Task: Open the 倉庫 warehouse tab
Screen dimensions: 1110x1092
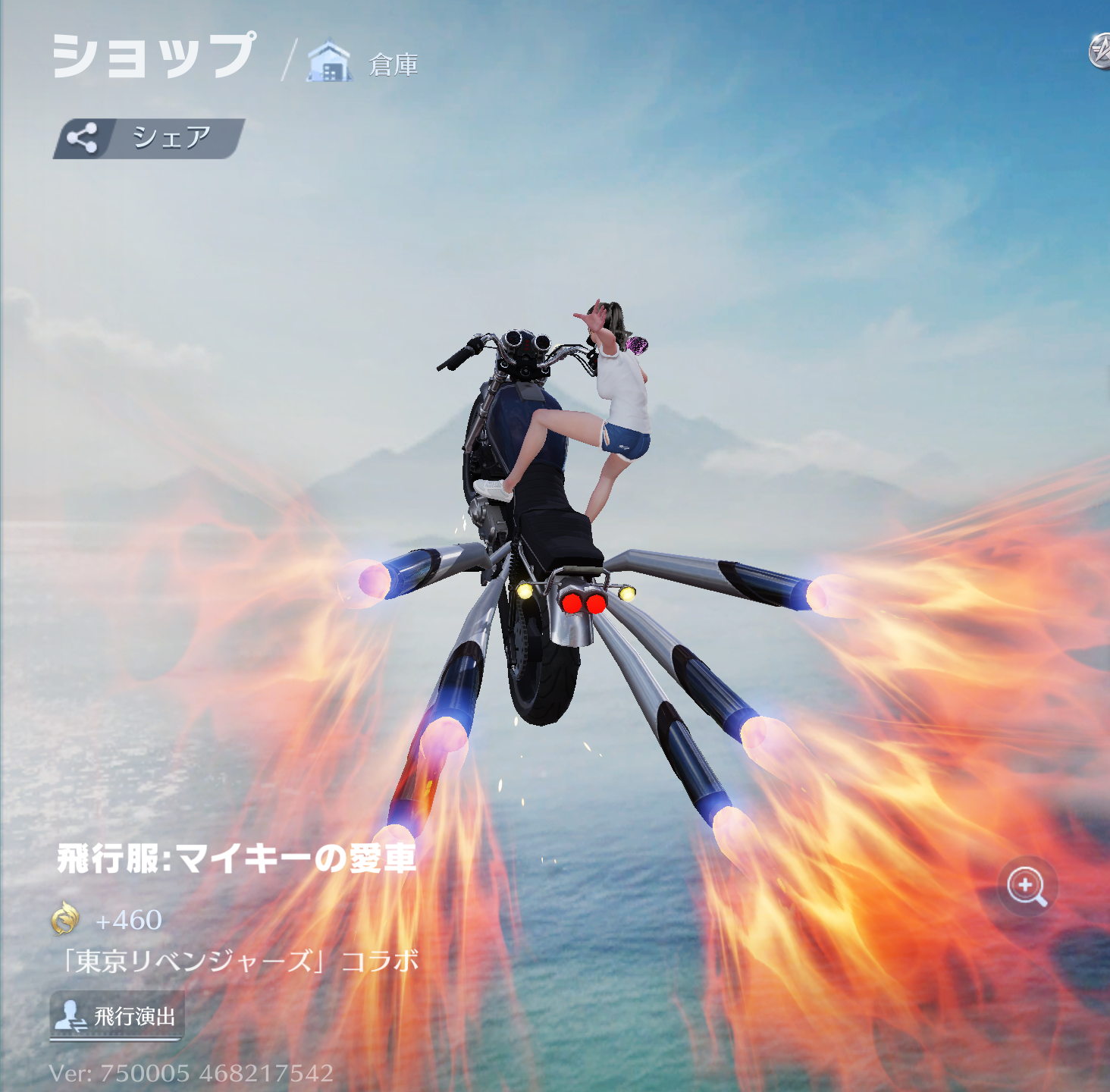Action: coord(364,63)
